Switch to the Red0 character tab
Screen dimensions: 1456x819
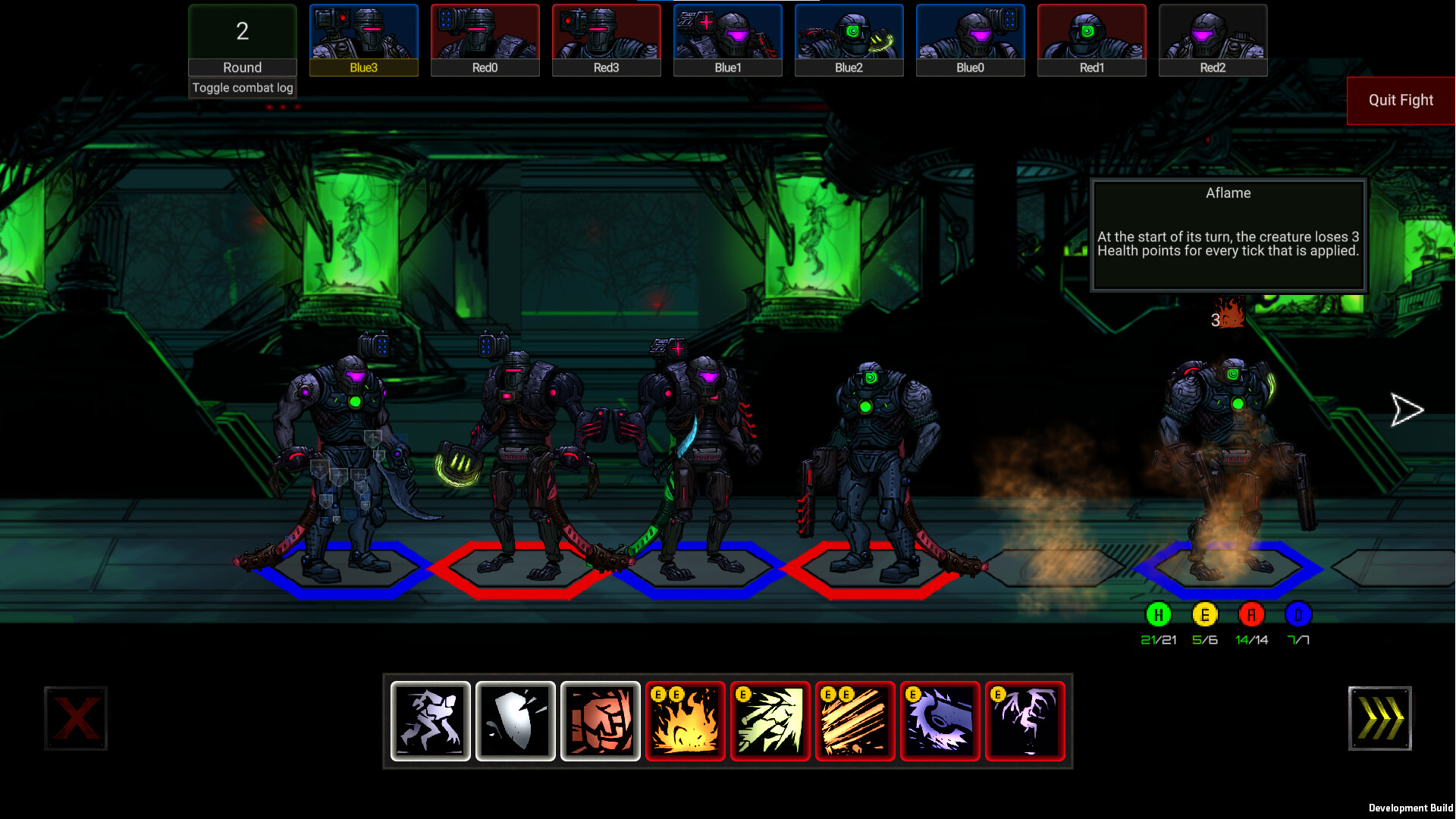pos(485,39)
